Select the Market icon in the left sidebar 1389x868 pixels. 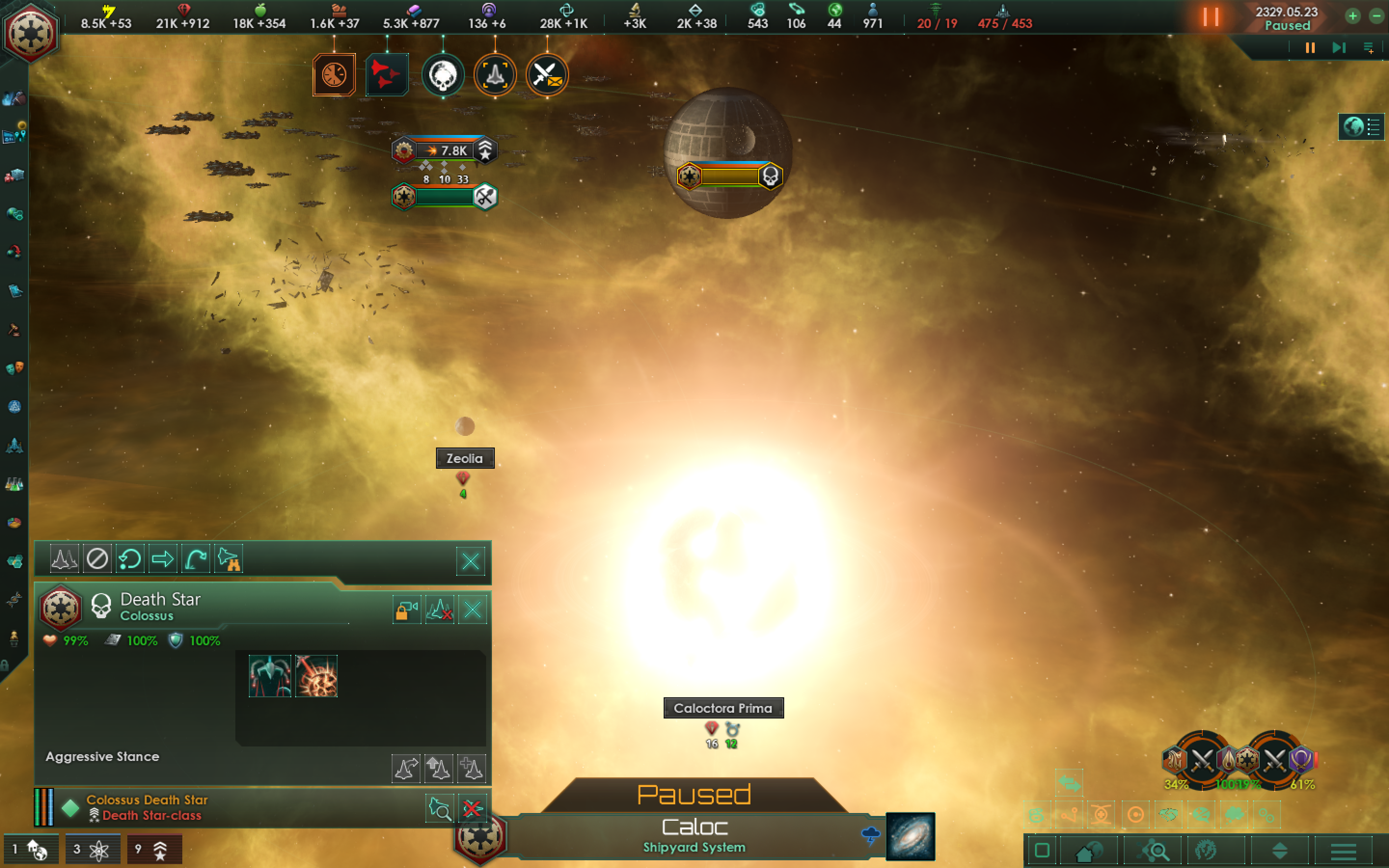15,174
